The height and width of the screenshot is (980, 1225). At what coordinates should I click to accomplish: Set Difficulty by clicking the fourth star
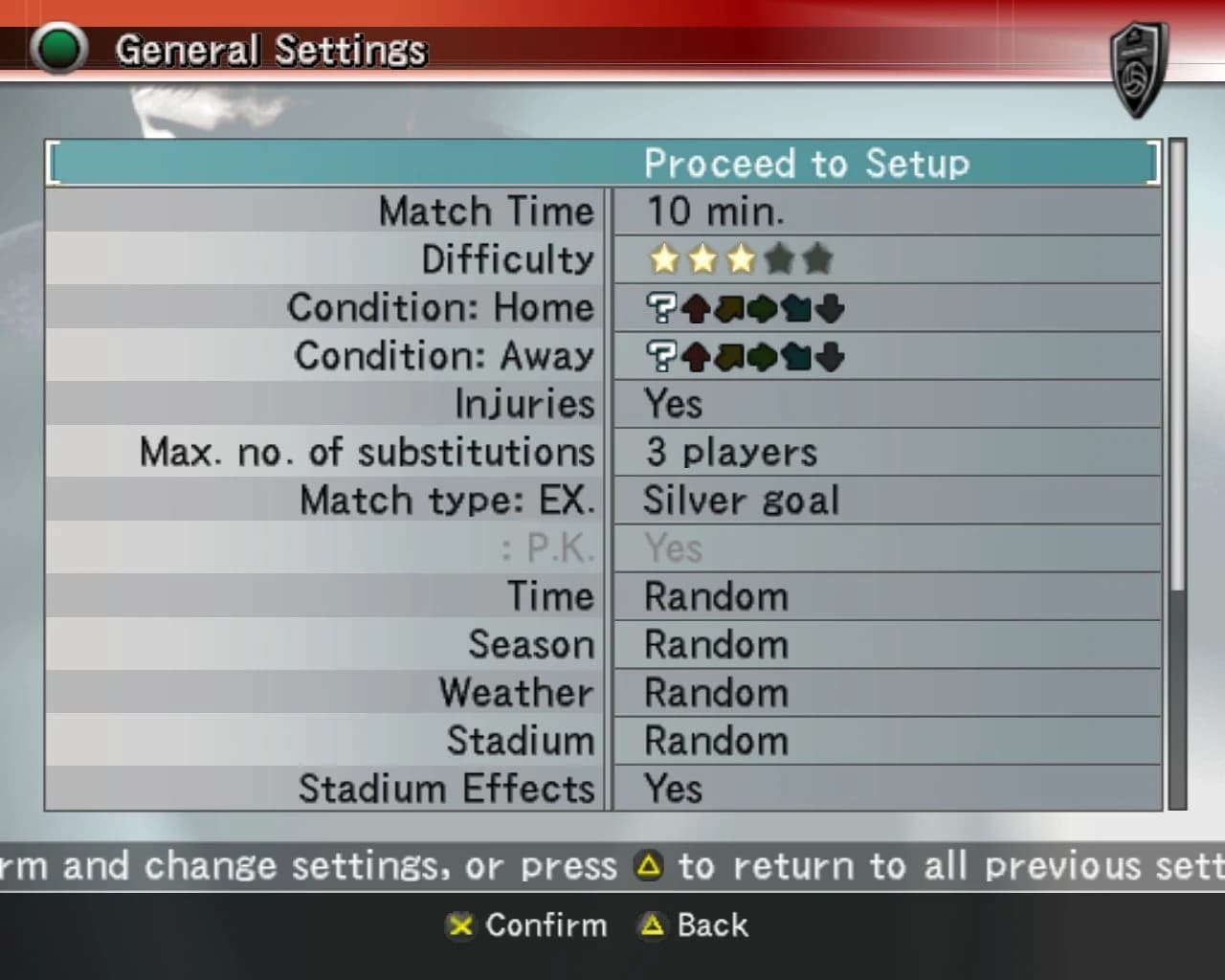click(780, 258)
